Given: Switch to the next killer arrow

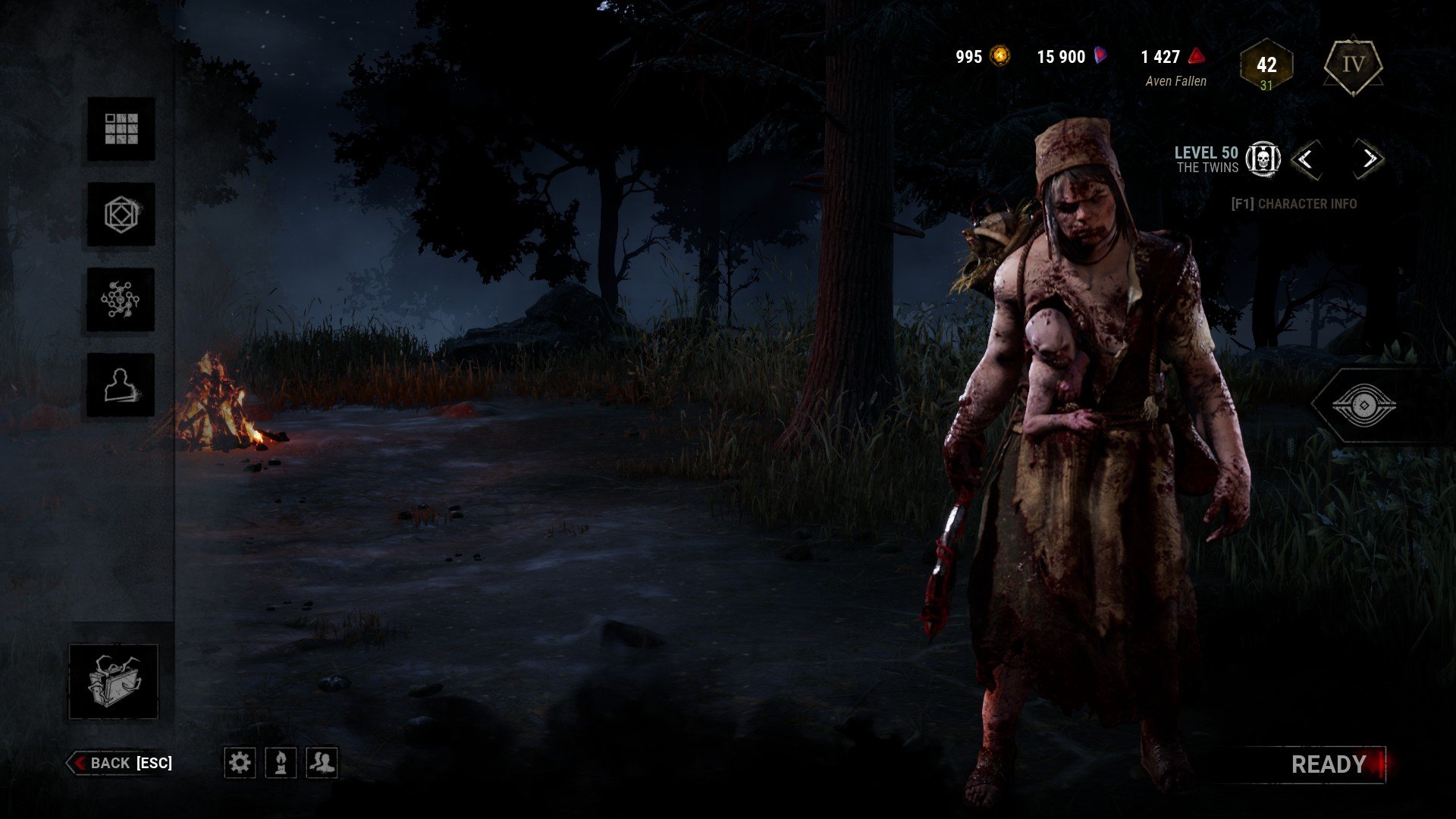Looking at the screenshot, I should [1369, 159].
